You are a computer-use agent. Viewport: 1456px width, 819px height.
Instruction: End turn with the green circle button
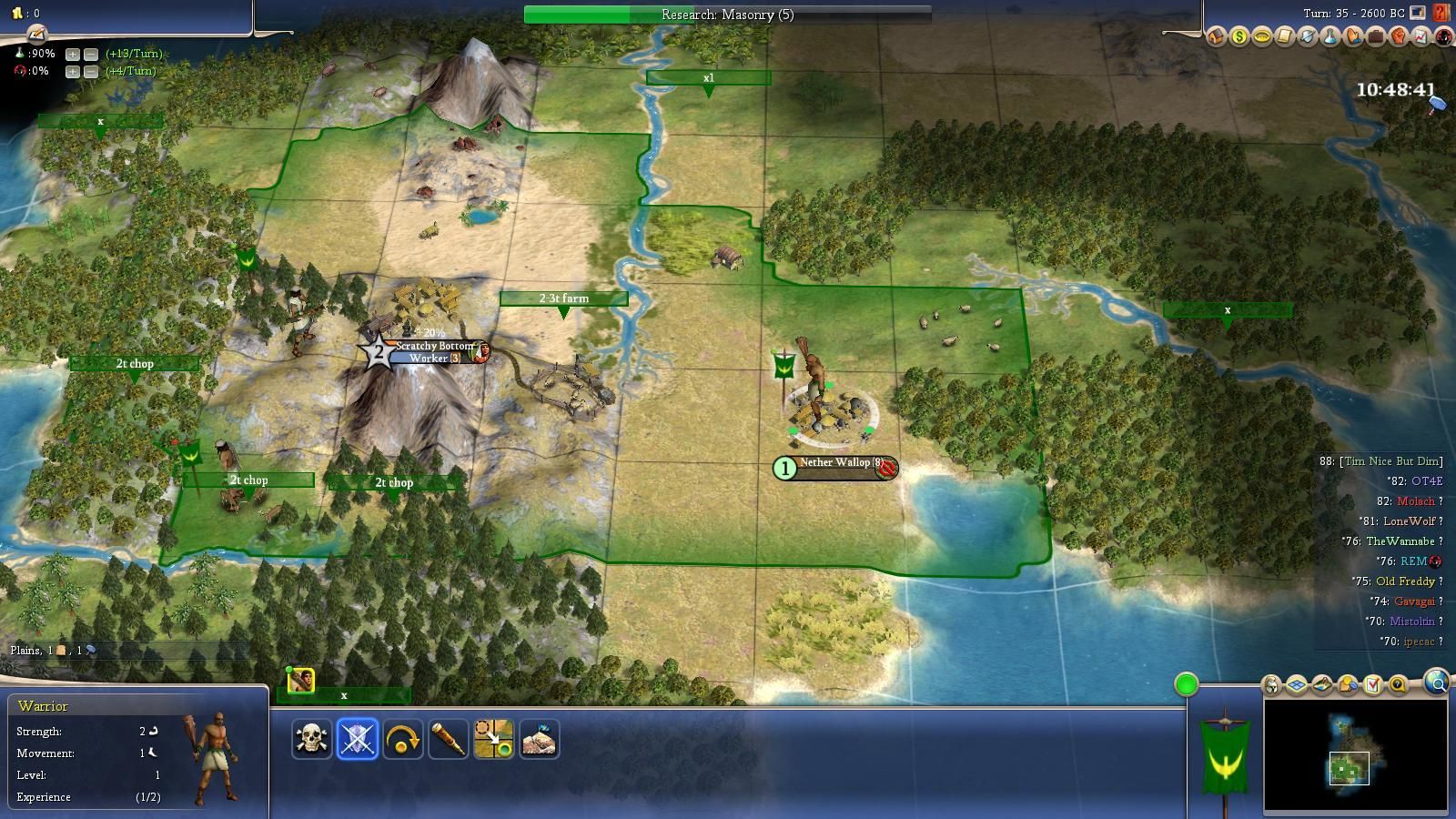pos(1186,684)
